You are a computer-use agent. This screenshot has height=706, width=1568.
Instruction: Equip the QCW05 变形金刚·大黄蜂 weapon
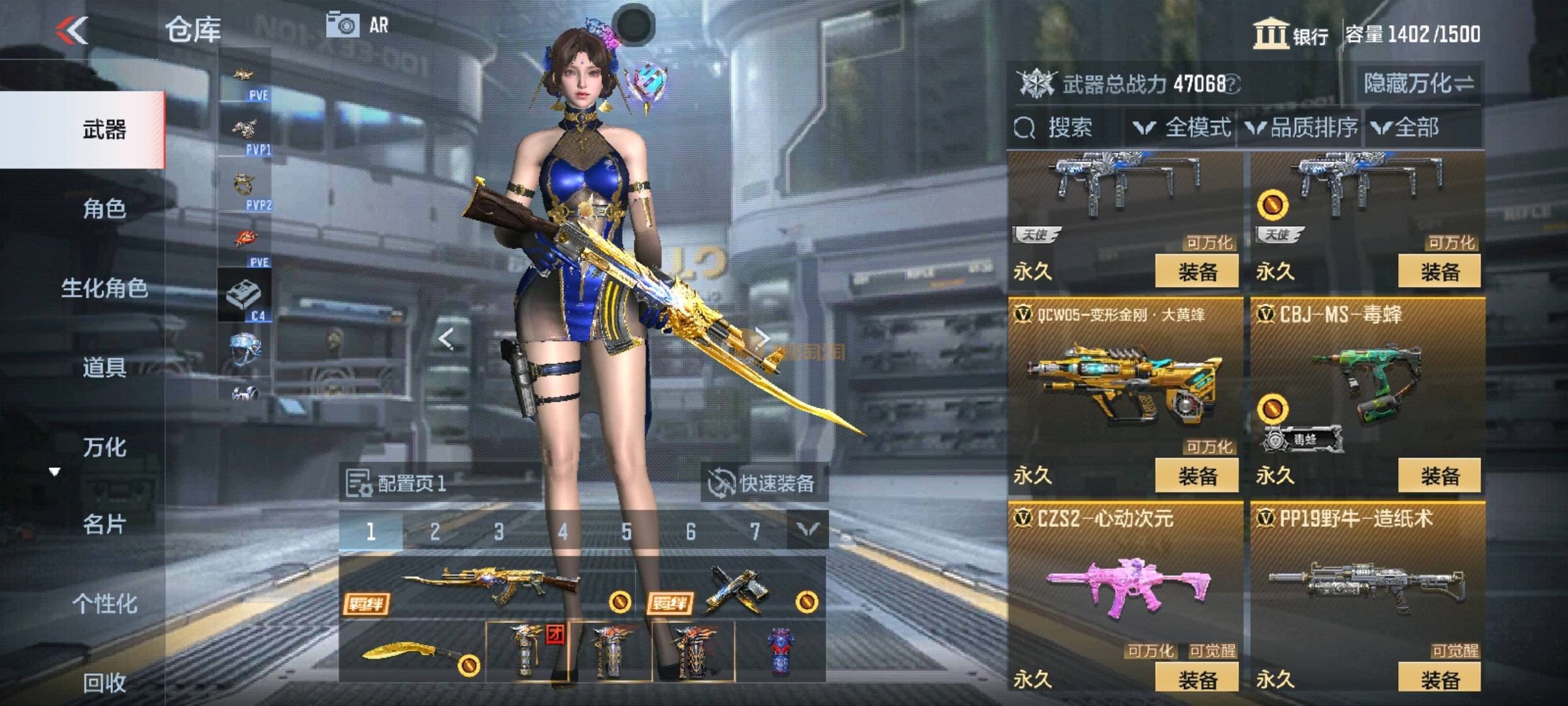pos(1197,475)
